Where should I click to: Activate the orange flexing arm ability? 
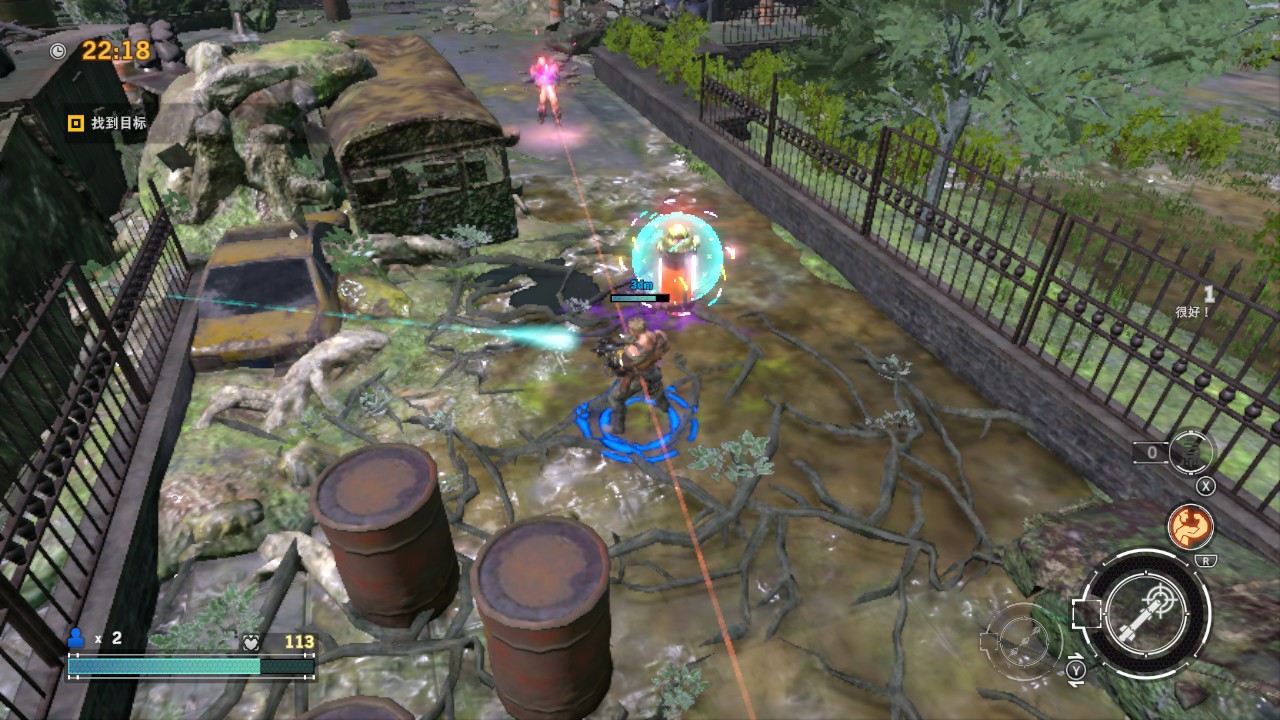click(1190, 526)
